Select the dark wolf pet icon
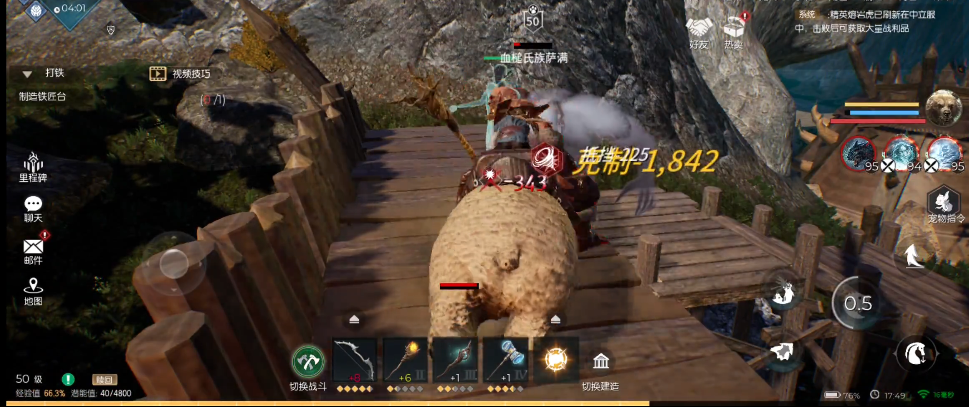969x407 pixels. (x=858, y=152)
